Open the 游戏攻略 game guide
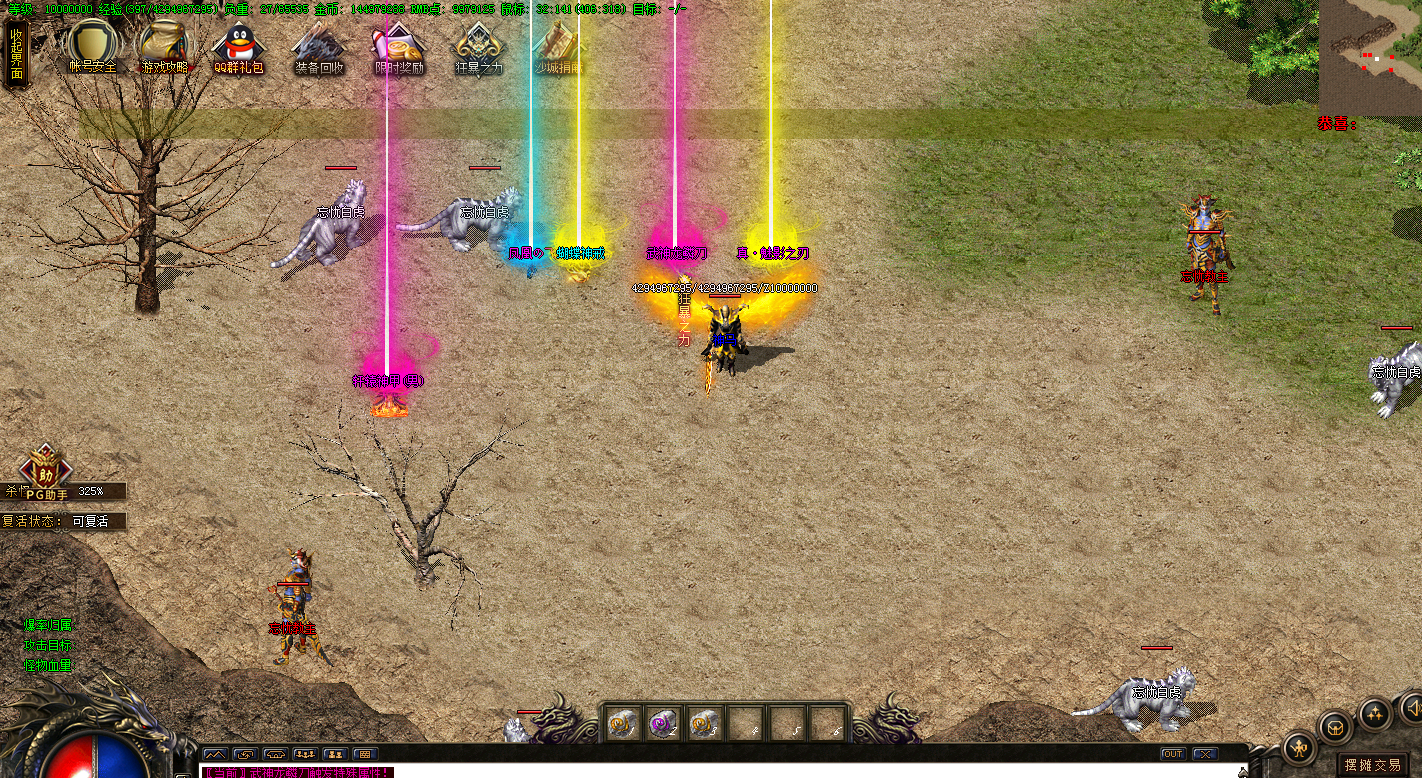The height and width of the screenshot is (778, 1422). click(164, 45)
